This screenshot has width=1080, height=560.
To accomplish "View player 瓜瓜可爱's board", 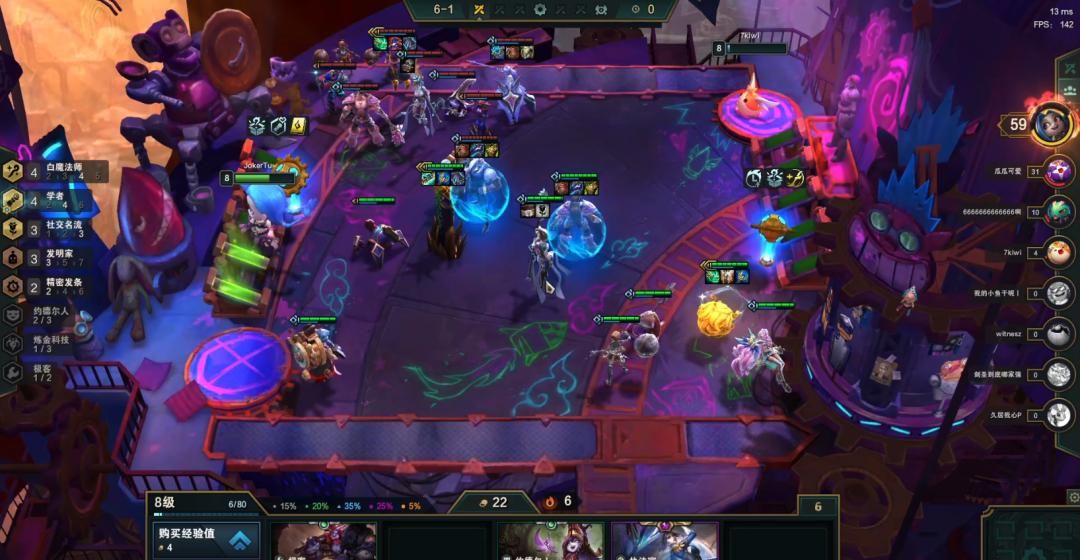I will tap(1058, 171).
